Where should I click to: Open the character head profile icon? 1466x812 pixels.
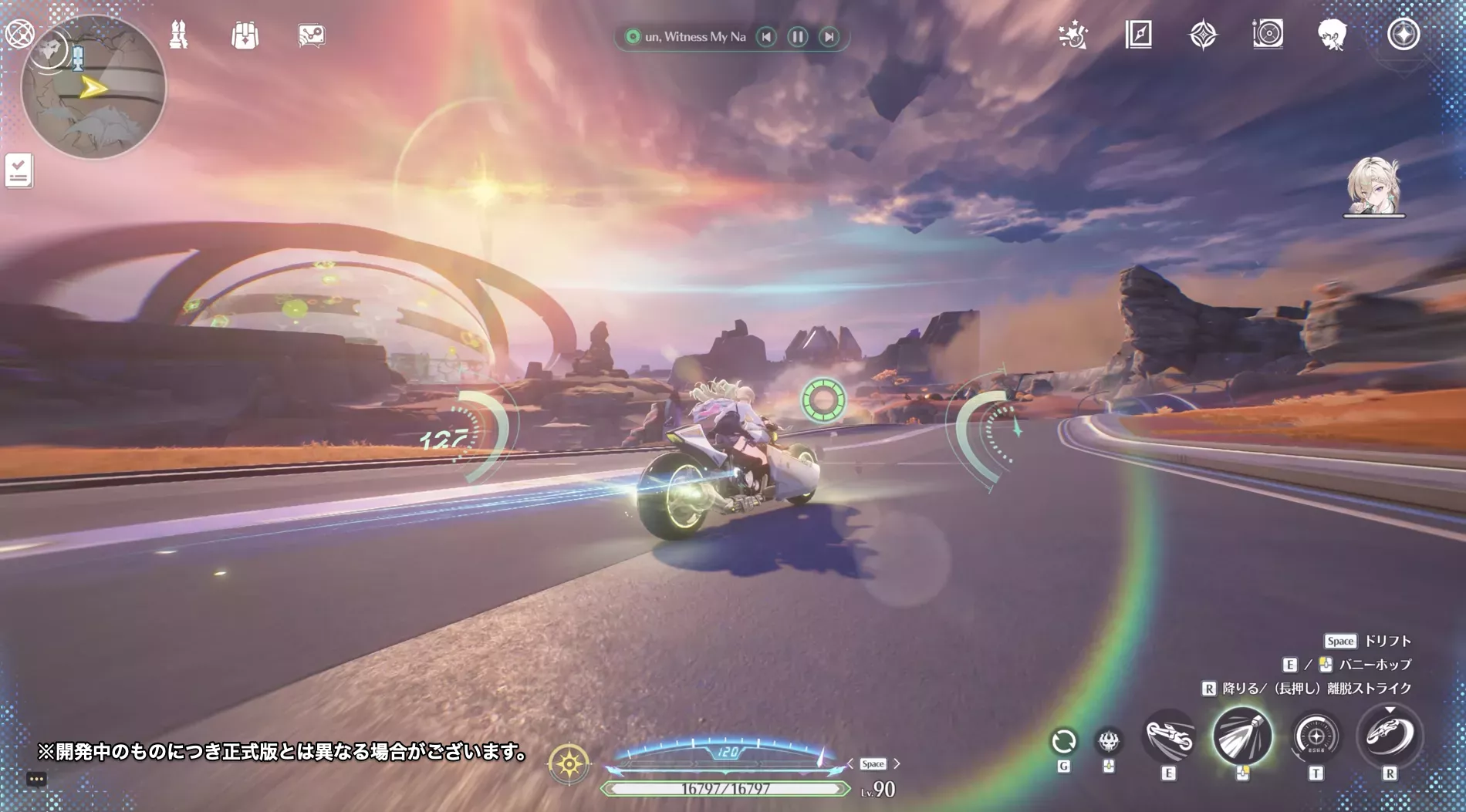[x=1333, y=35]
